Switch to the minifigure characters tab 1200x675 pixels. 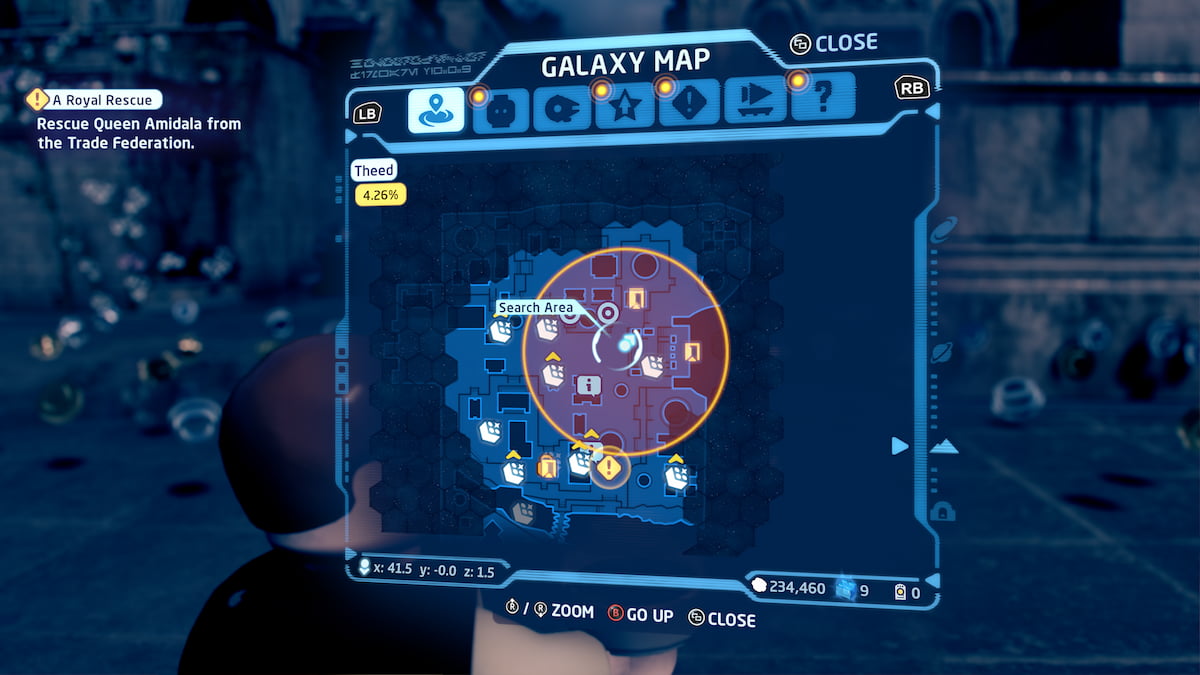click(x=500, y=111)
